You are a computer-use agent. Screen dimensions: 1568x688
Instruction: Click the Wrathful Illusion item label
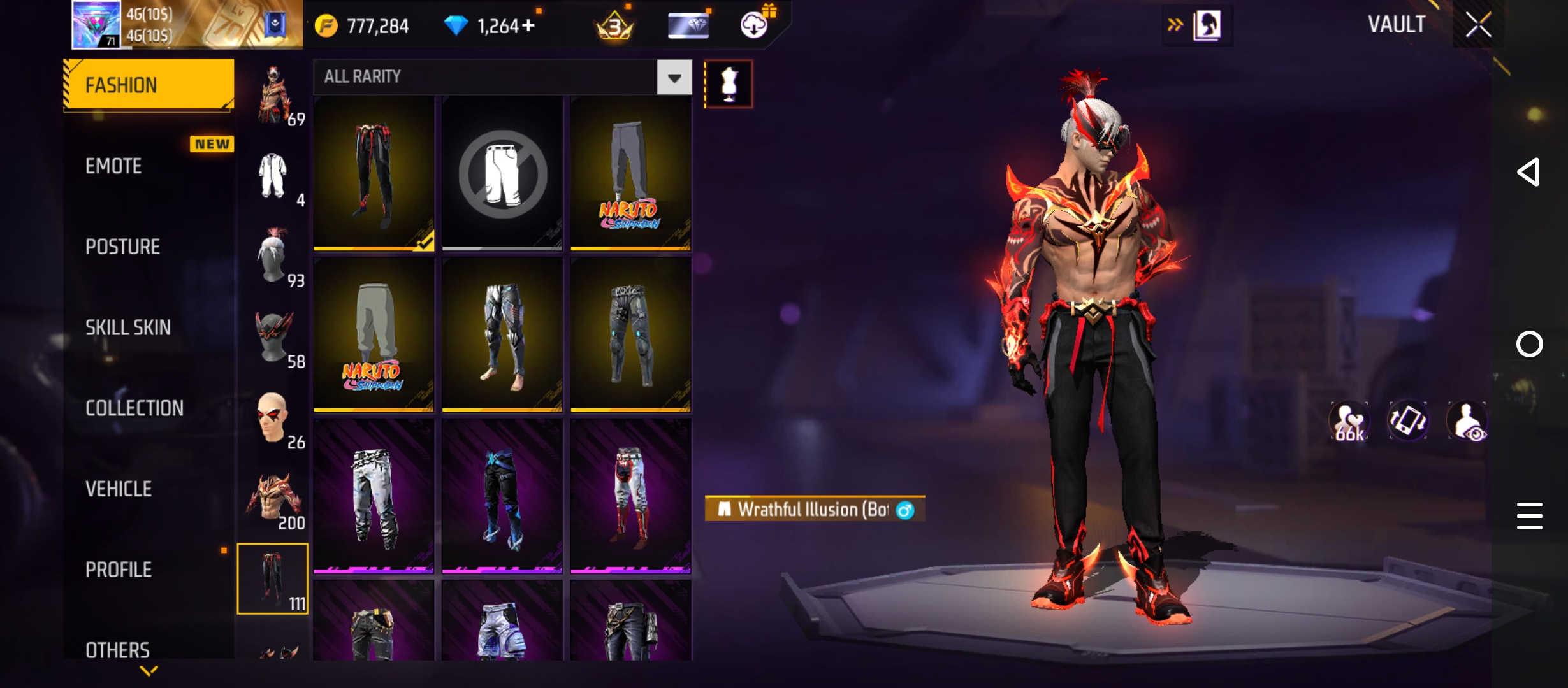(x=814, y=510)
